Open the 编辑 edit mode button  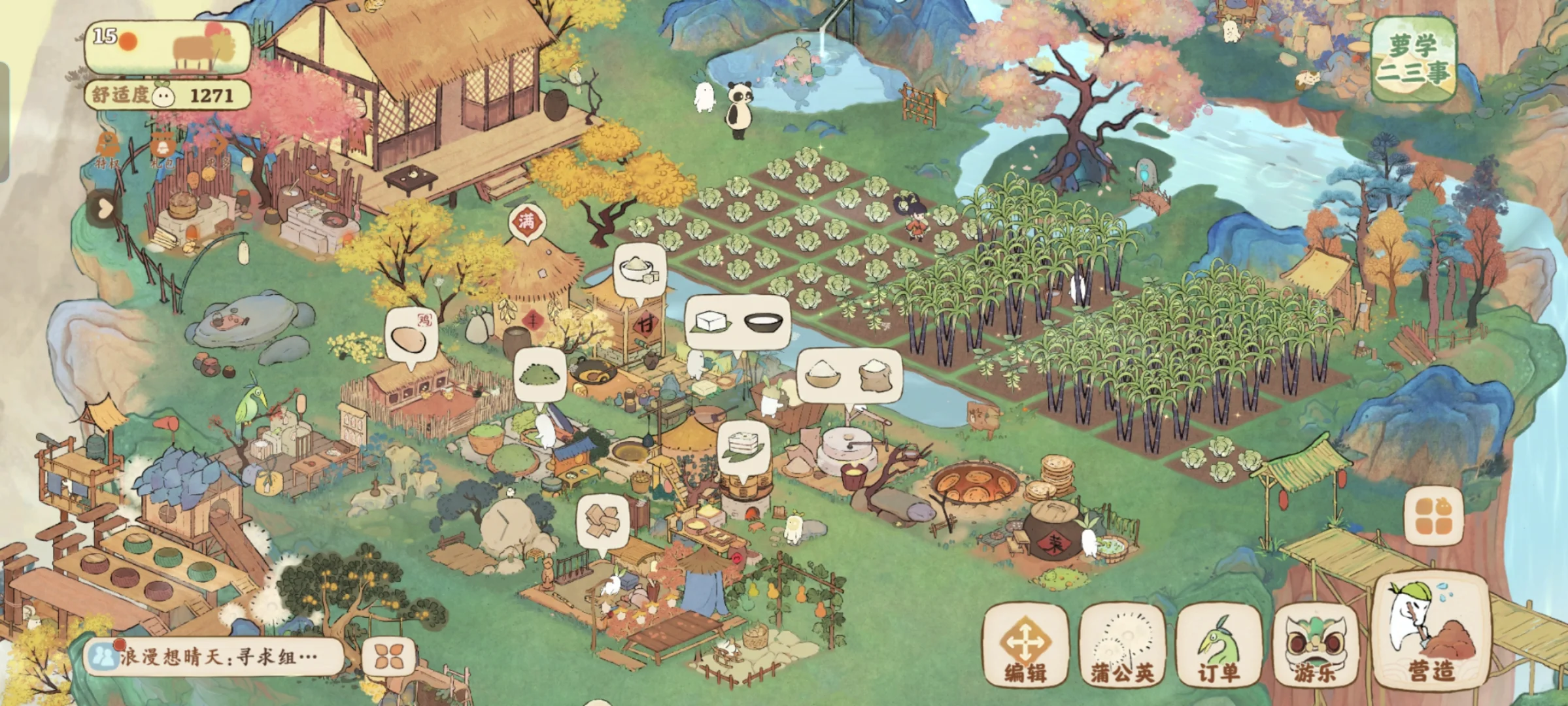coord(1025,646)
